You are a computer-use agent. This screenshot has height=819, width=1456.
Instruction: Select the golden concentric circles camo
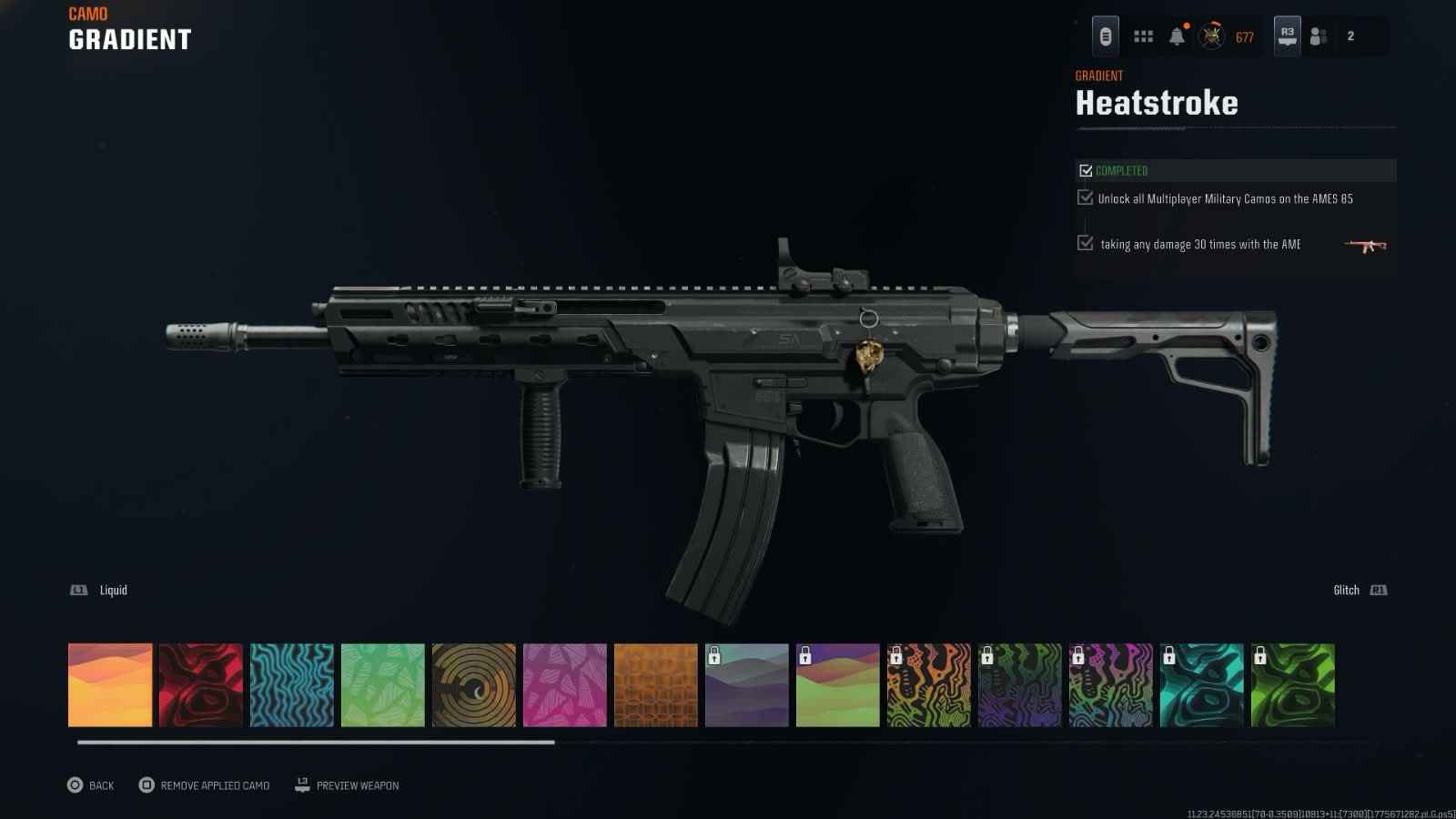click(x=474, y=685)
